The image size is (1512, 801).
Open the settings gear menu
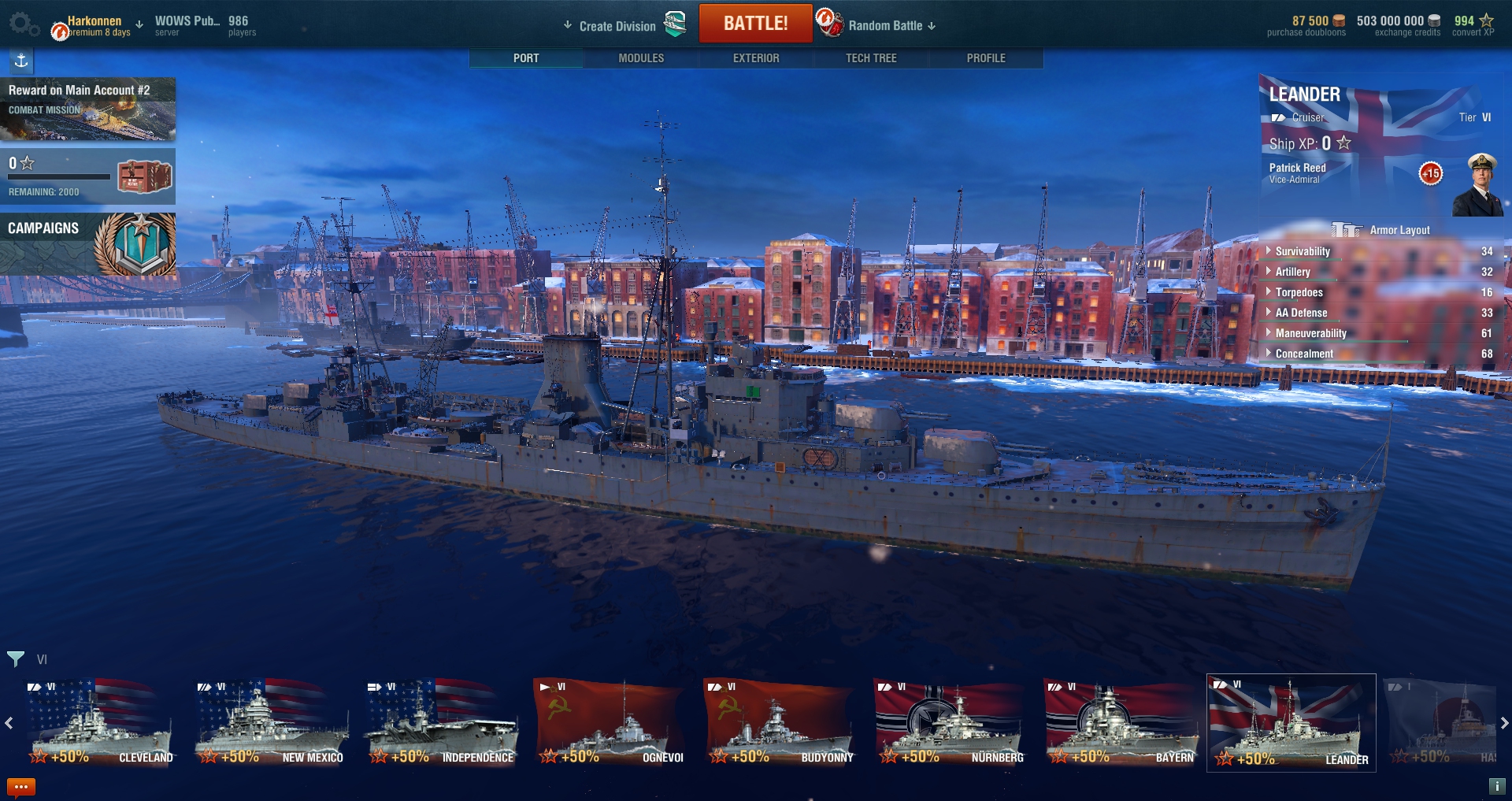21,24
